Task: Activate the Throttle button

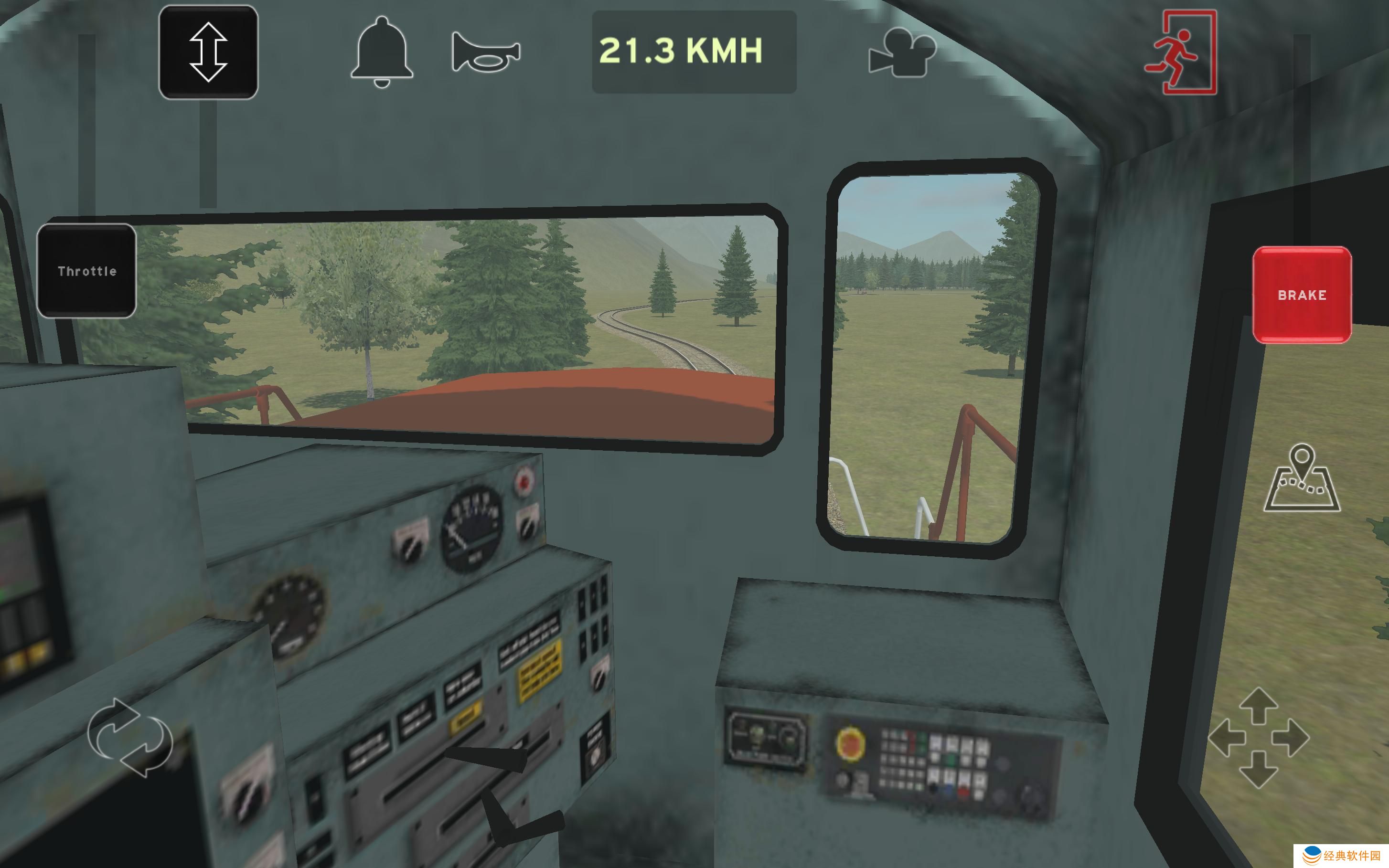Action: tap(87, 271)
